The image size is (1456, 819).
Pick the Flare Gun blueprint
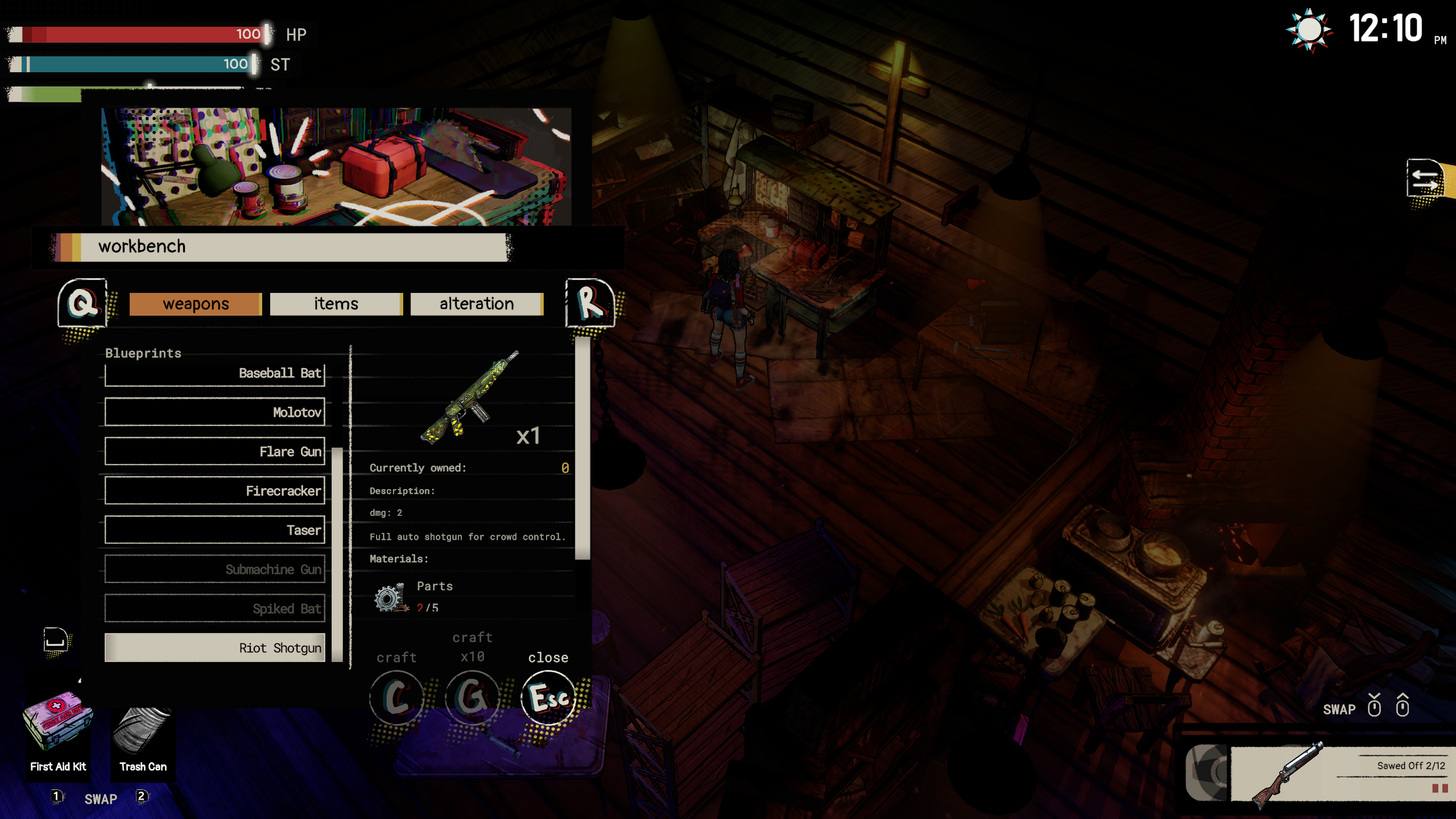pos(215,451)
